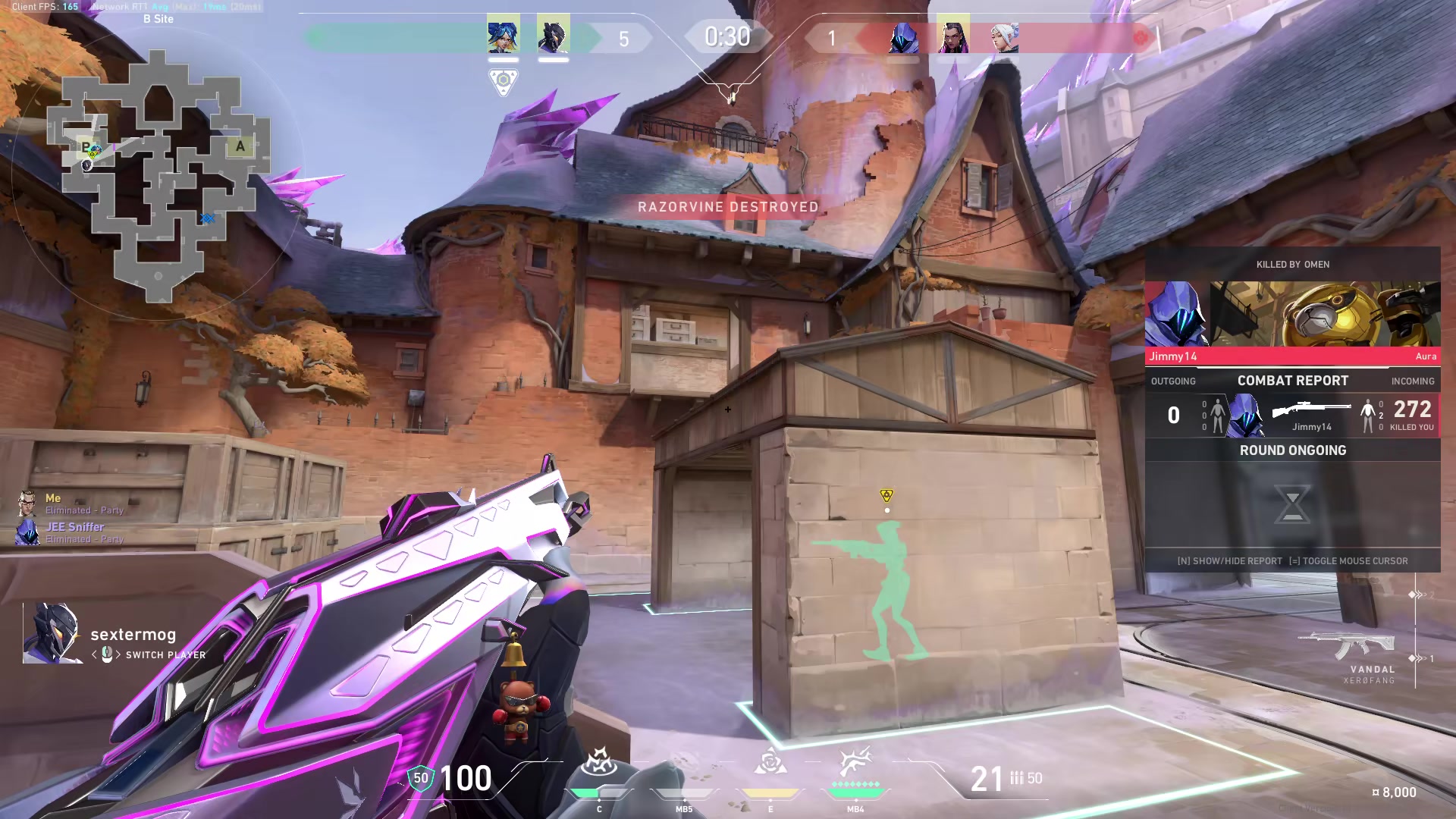Viewport: 1456px width, 819px height.
Task: Select the spectated player portrait sextermog
Action: click(x=52, y=634)
